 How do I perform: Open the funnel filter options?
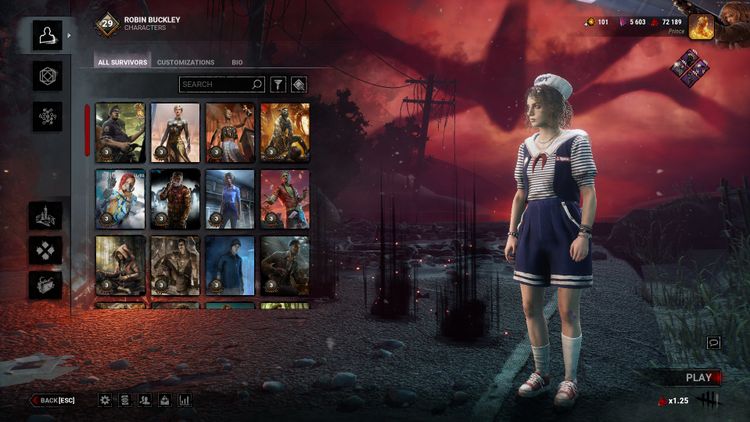278,85
